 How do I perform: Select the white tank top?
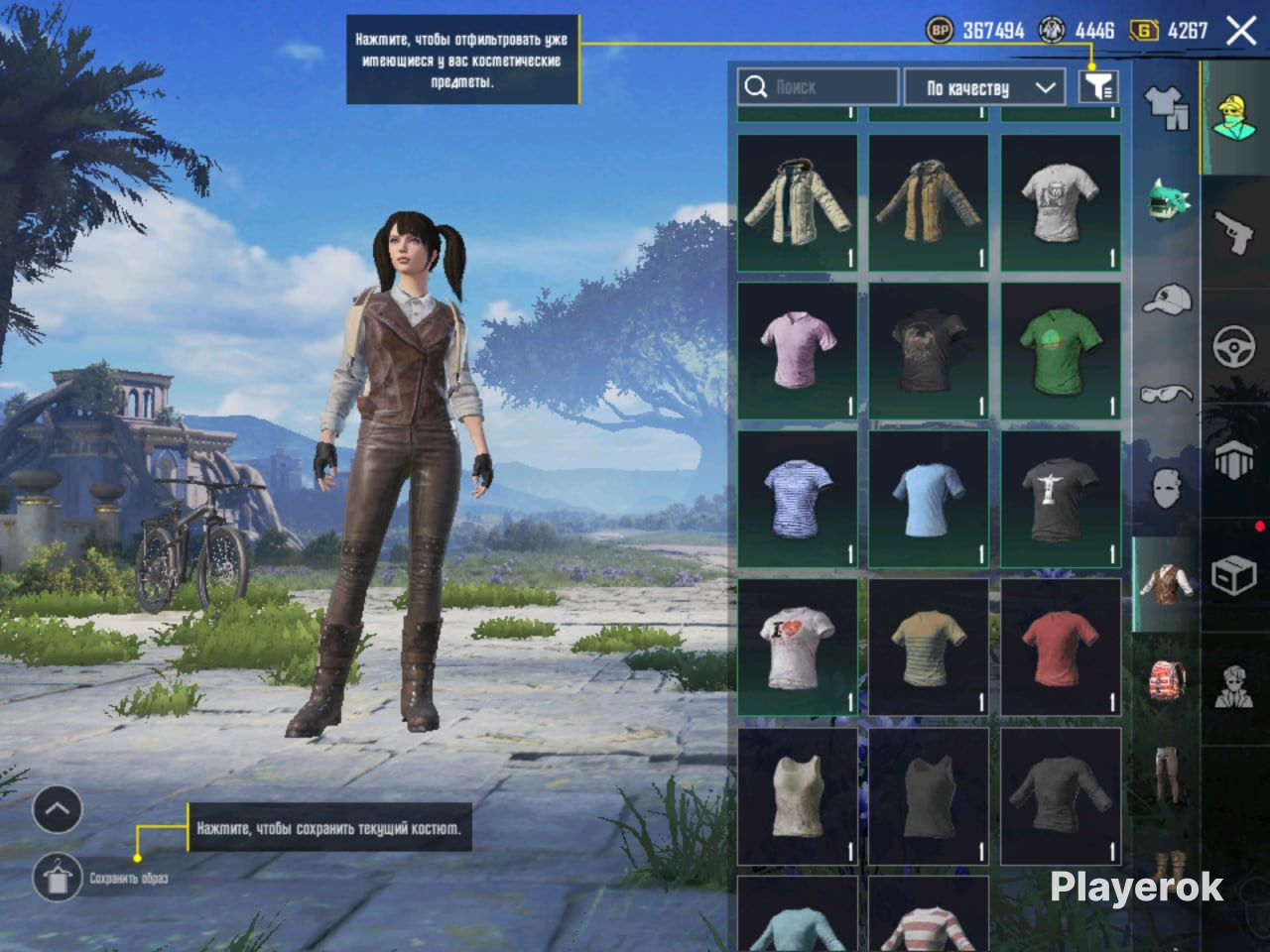797,795
